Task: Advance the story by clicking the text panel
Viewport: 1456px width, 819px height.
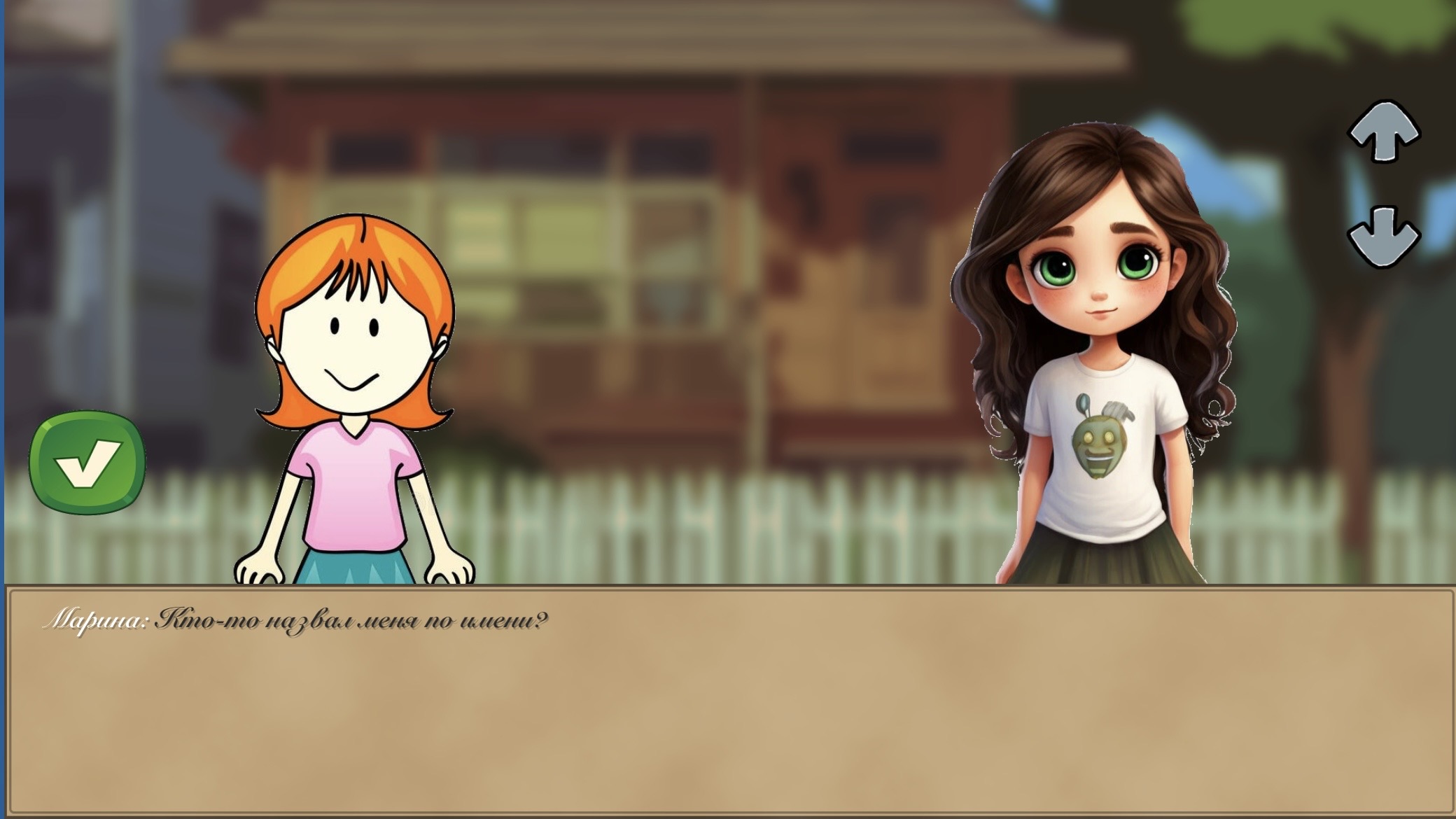Action: pos(728,700)
